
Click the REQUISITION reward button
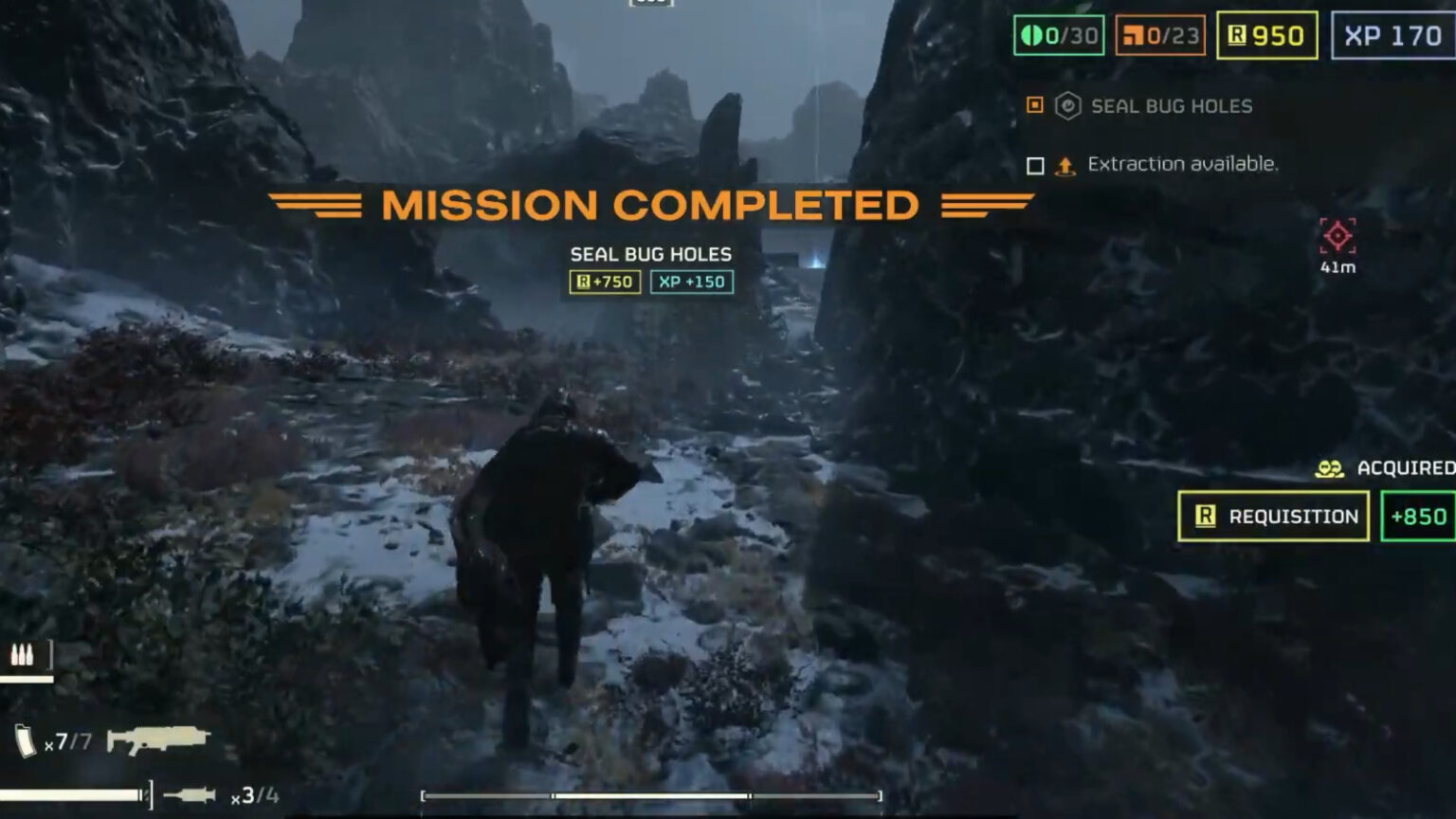pos(1273,517)
